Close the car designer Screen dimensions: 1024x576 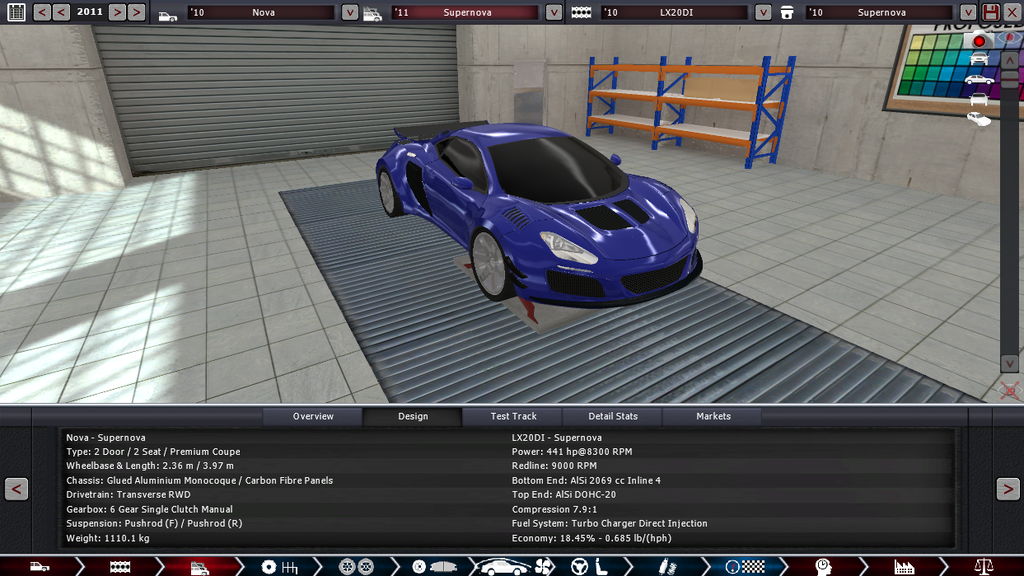(x=1012, y=12)
